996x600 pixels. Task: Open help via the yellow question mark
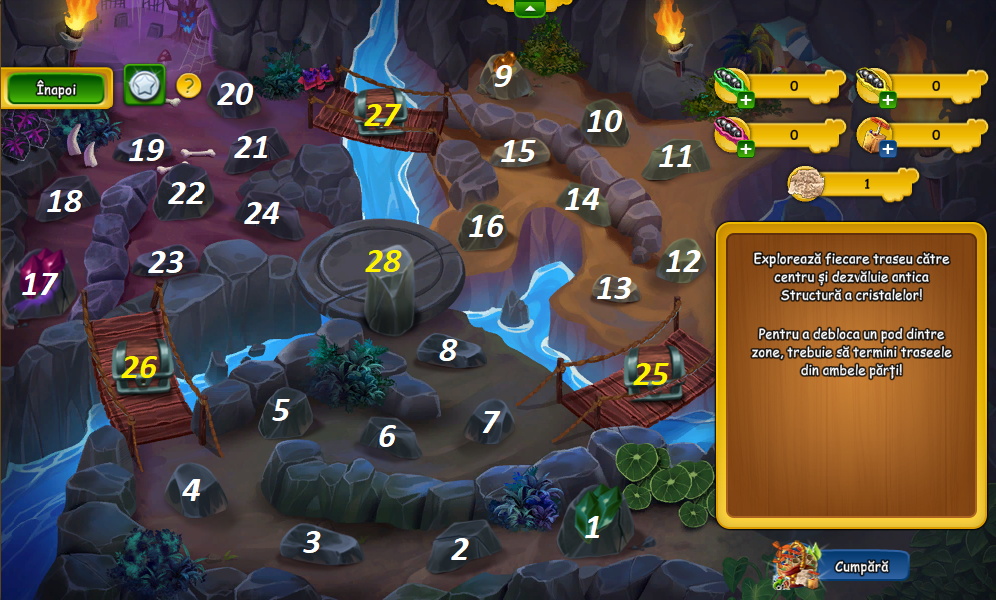pos(189,86)
